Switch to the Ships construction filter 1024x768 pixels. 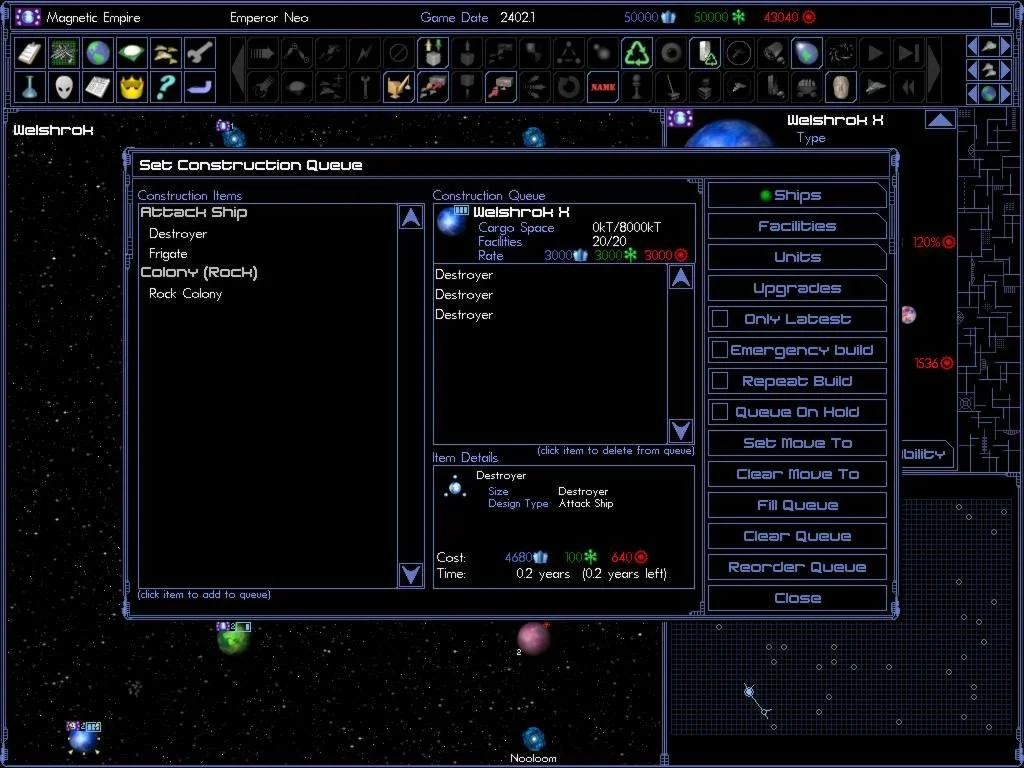point(797,196)
